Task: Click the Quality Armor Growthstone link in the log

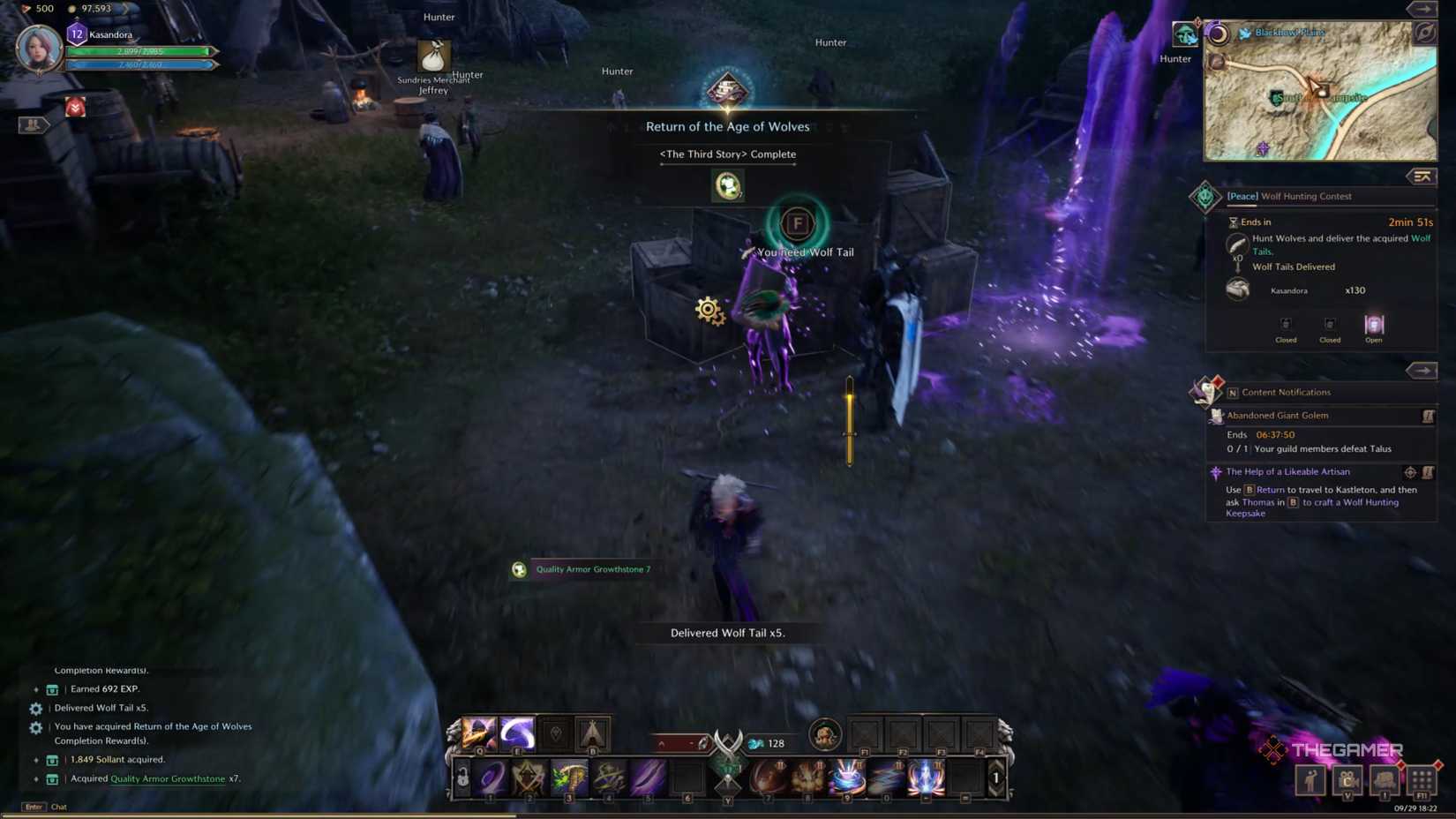Action: [x=168, y=778]
